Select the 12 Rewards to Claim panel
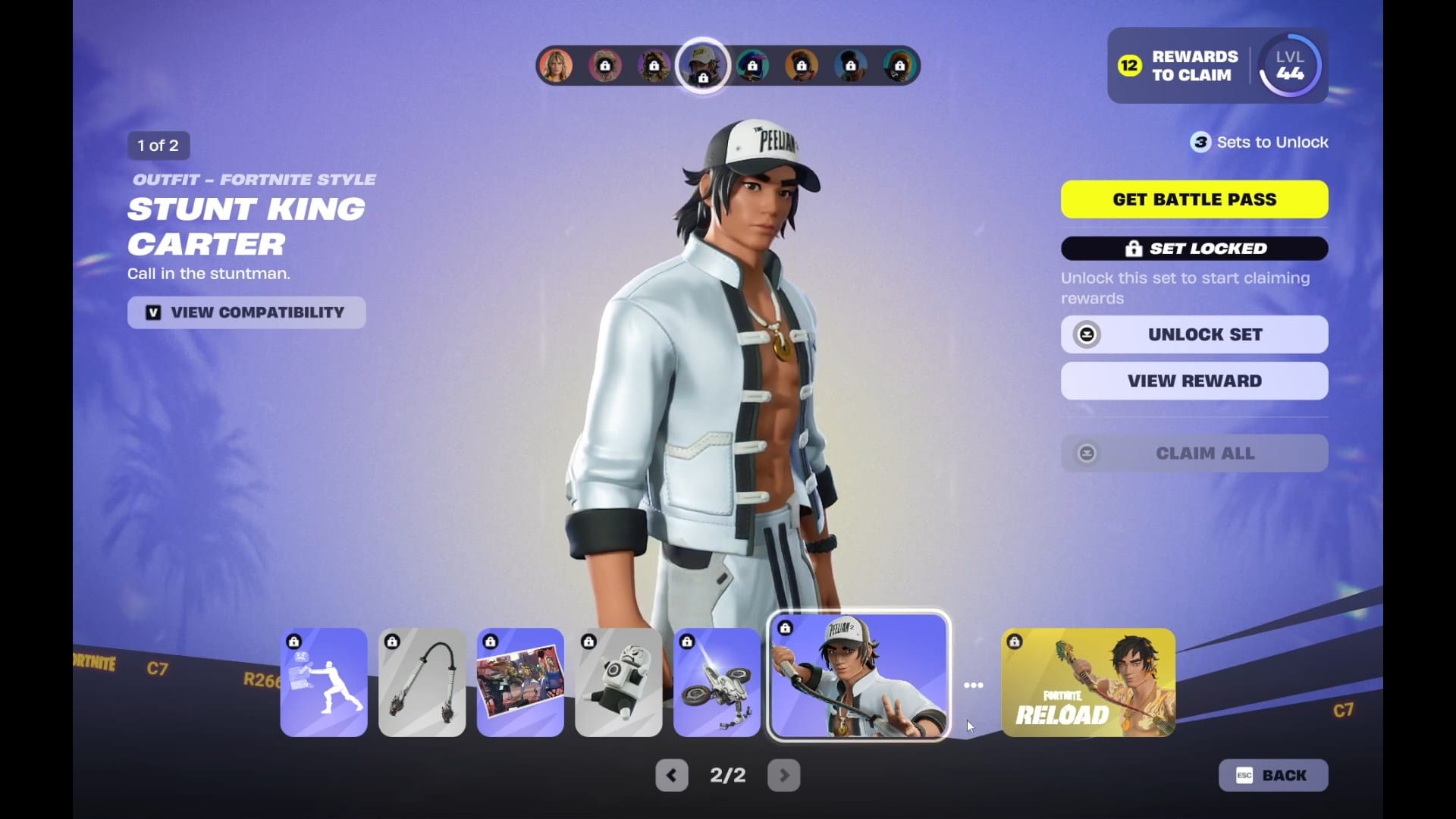1456x819 pixels. coord(1178,66)
